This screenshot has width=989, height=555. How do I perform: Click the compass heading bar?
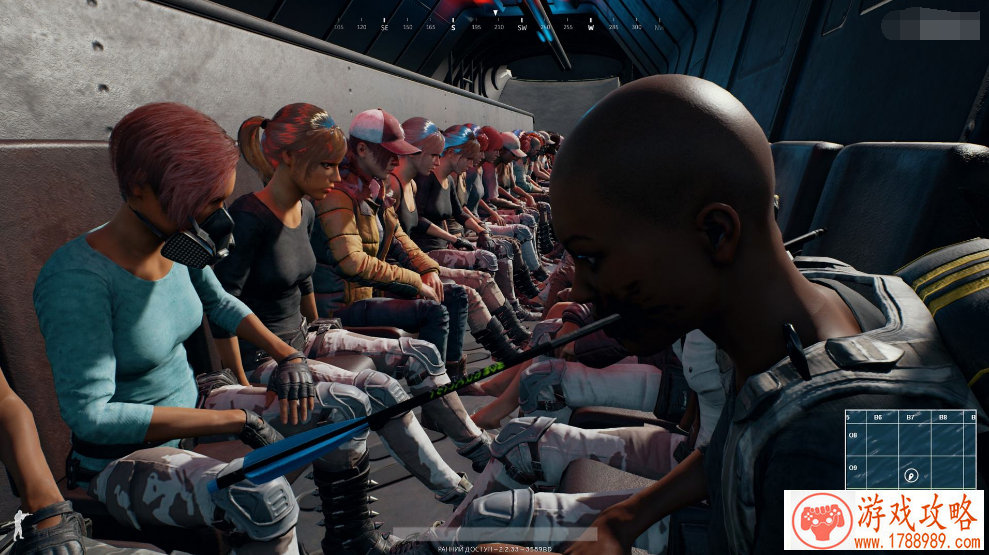[x=497, y=27]
